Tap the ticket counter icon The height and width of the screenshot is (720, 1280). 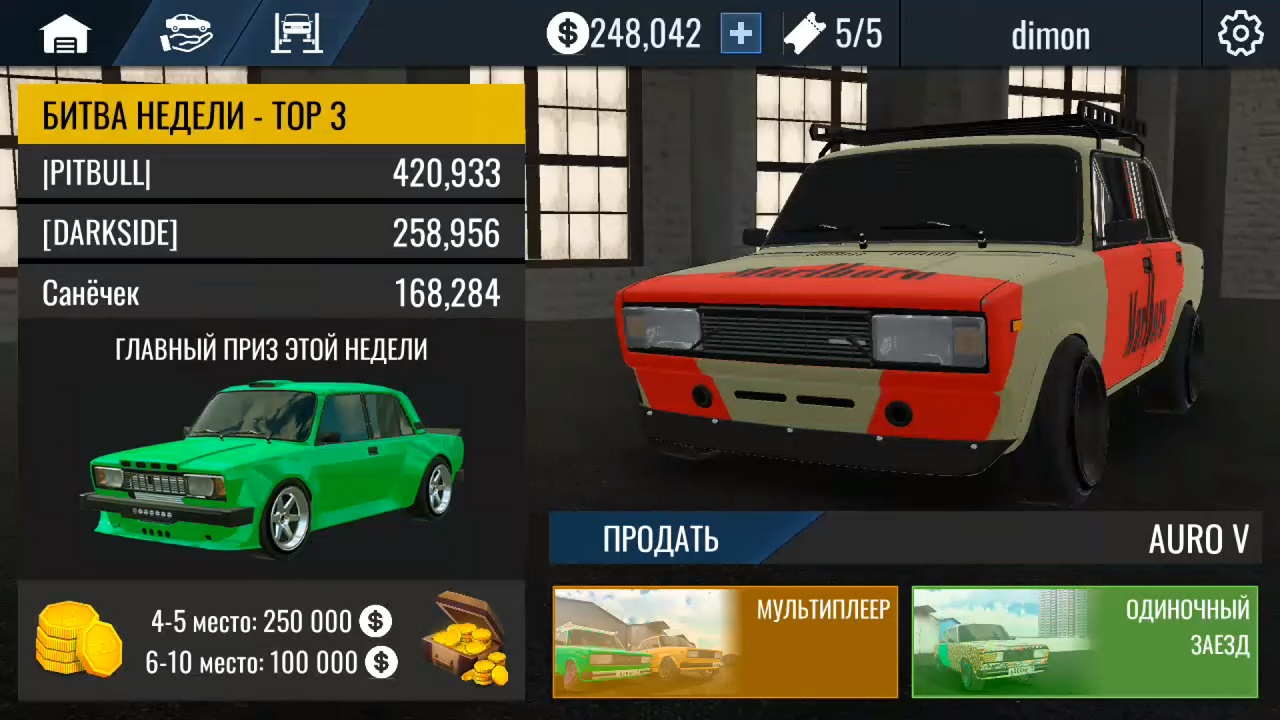[804, 35]
